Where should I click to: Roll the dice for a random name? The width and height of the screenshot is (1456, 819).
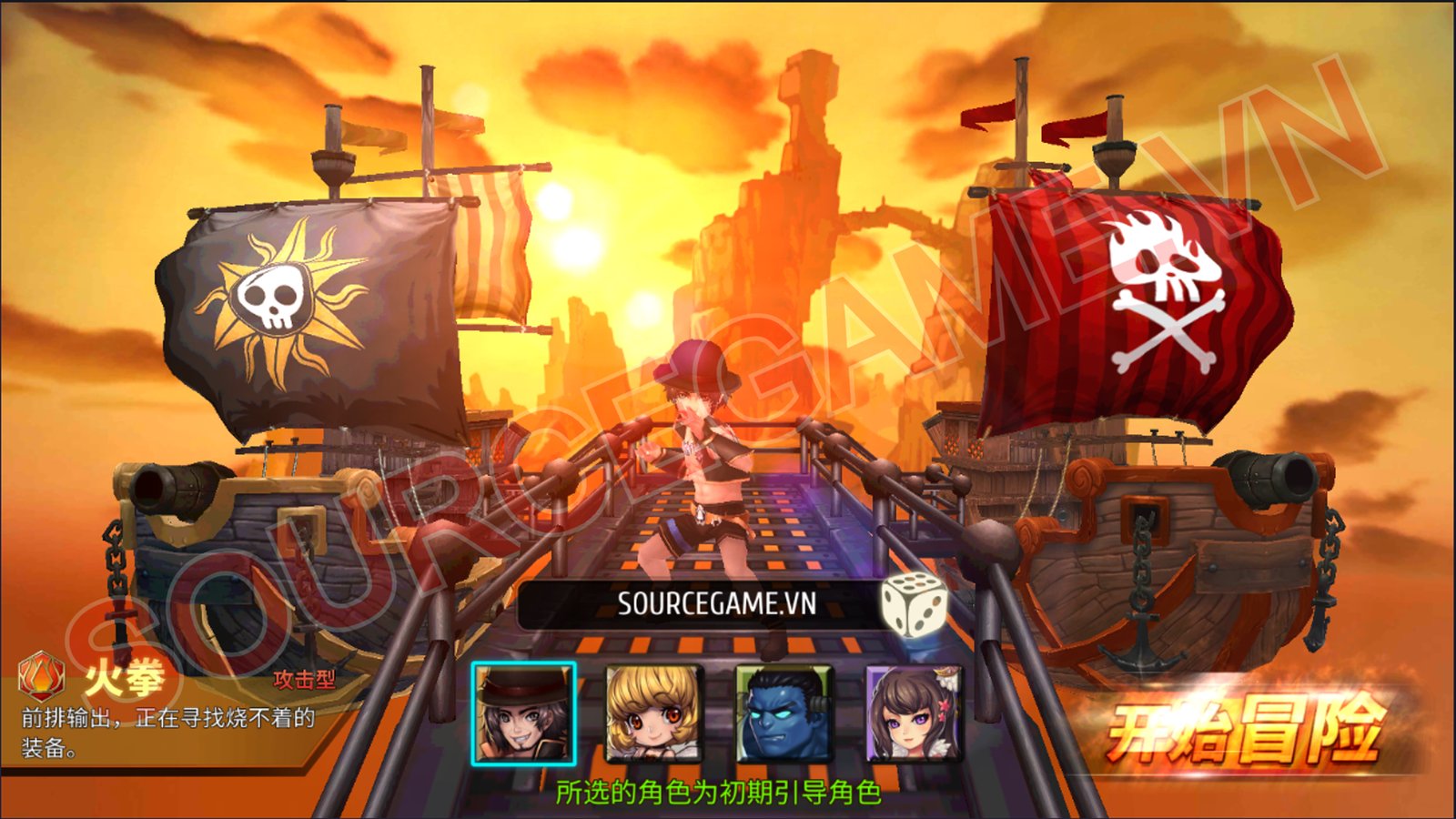coord(913,604)
